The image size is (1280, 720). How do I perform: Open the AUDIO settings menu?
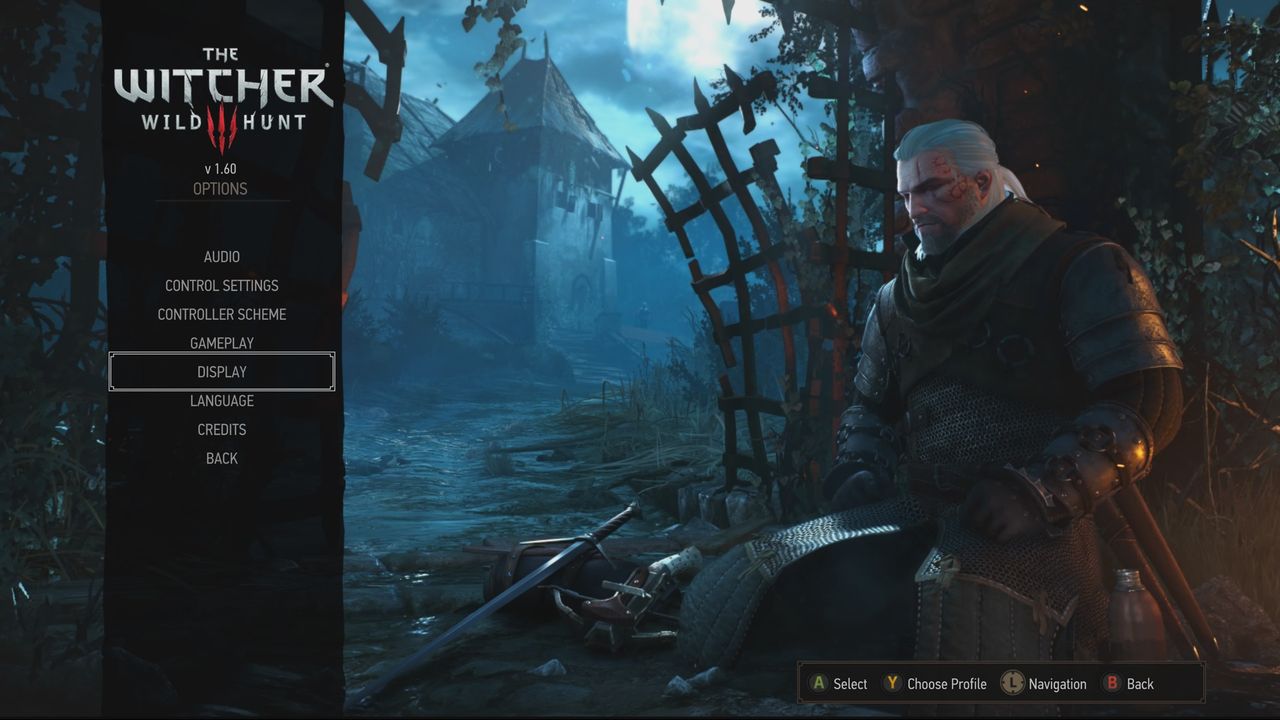(221, 256)
